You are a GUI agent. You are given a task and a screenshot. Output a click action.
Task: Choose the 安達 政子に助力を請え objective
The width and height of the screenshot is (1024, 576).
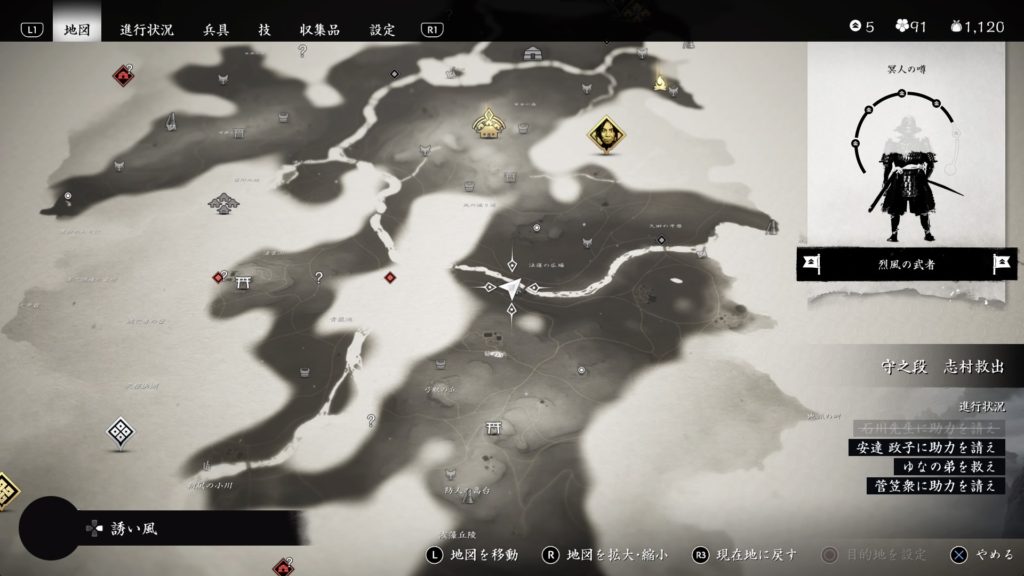click(924, 447)
